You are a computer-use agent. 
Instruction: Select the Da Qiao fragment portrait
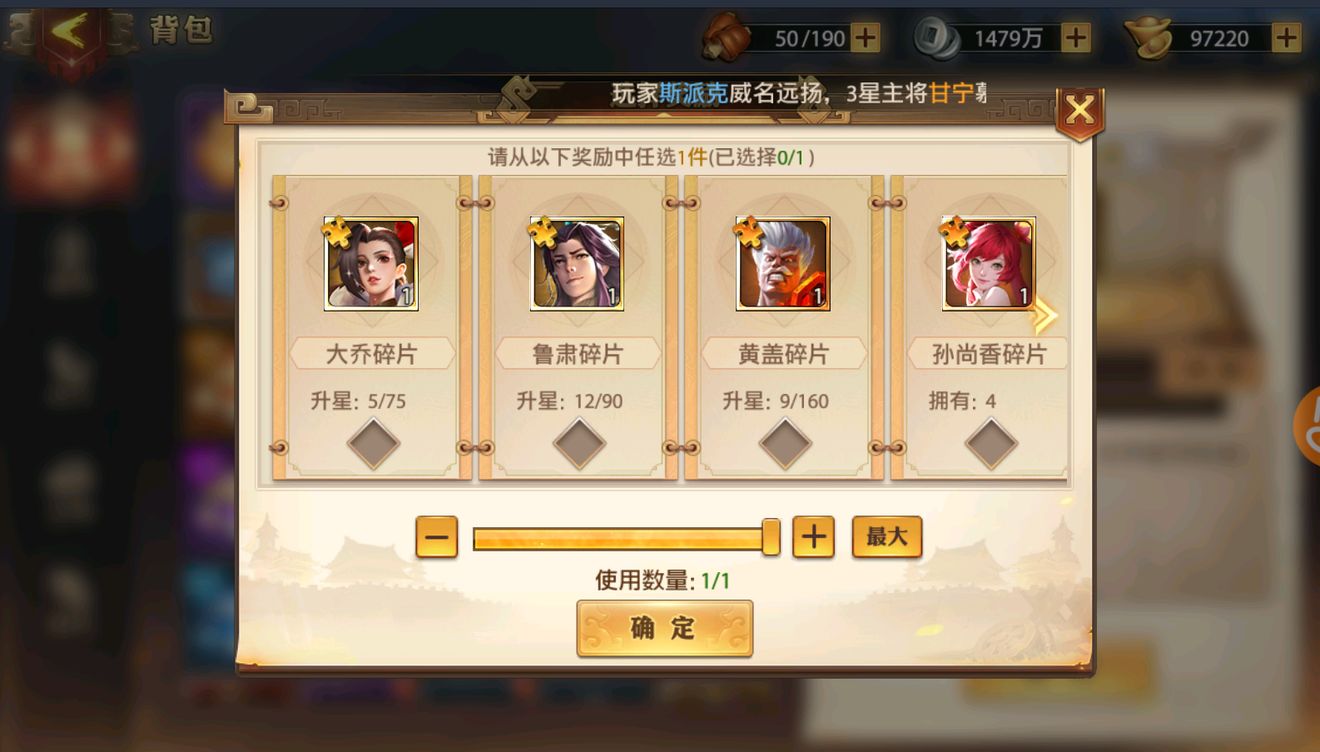pyautogui.click(x=371, y=263)
